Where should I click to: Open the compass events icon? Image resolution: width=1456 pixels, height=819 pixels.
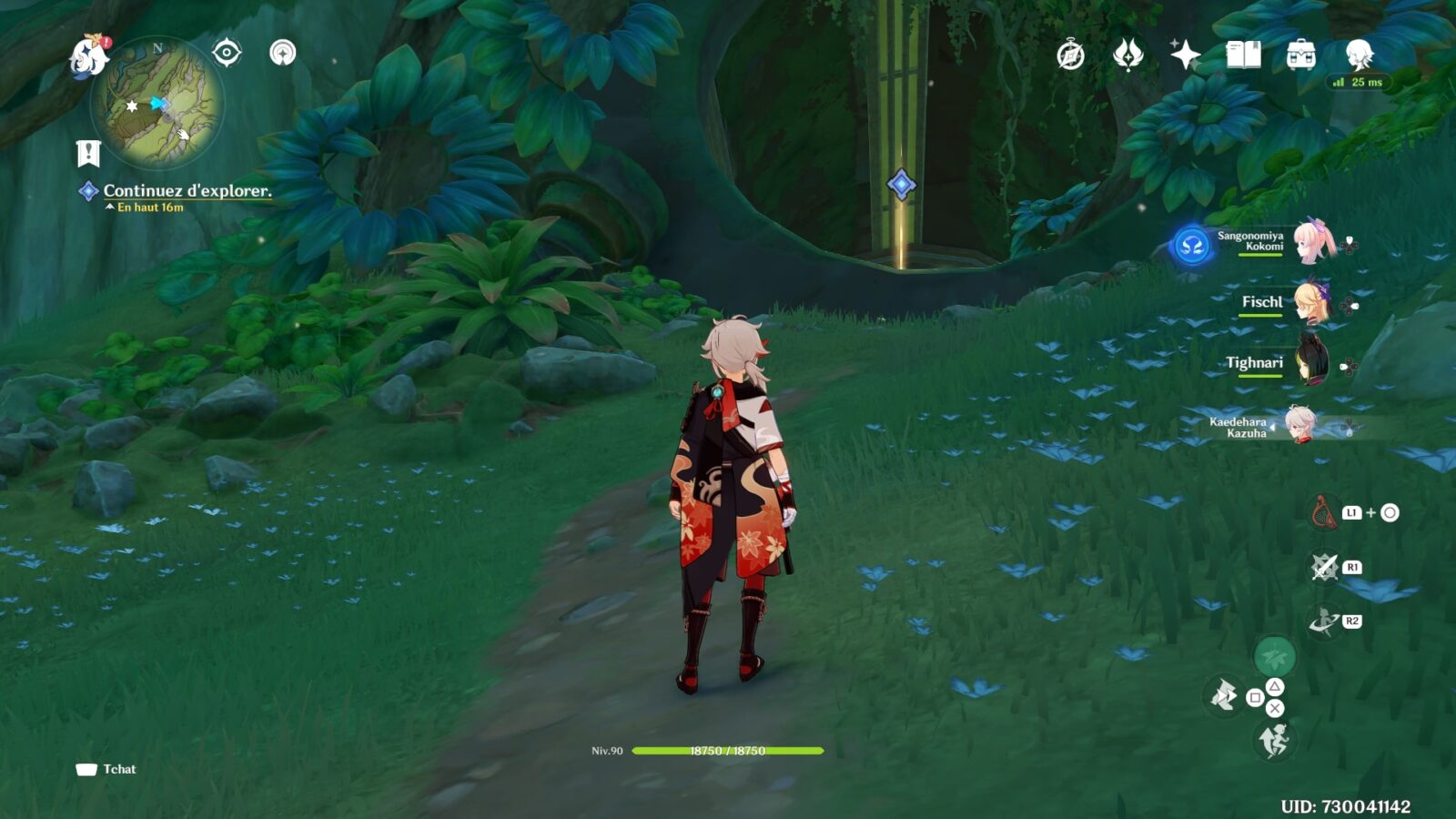coord(1070,56)
